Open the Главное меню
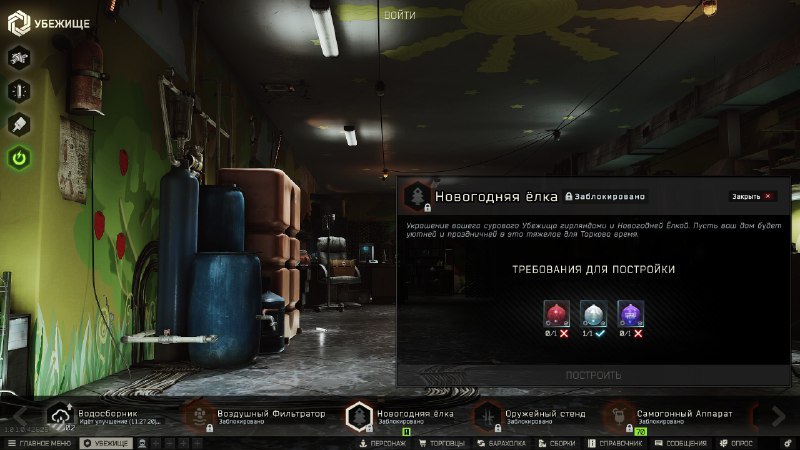 (x=40, y=443)
